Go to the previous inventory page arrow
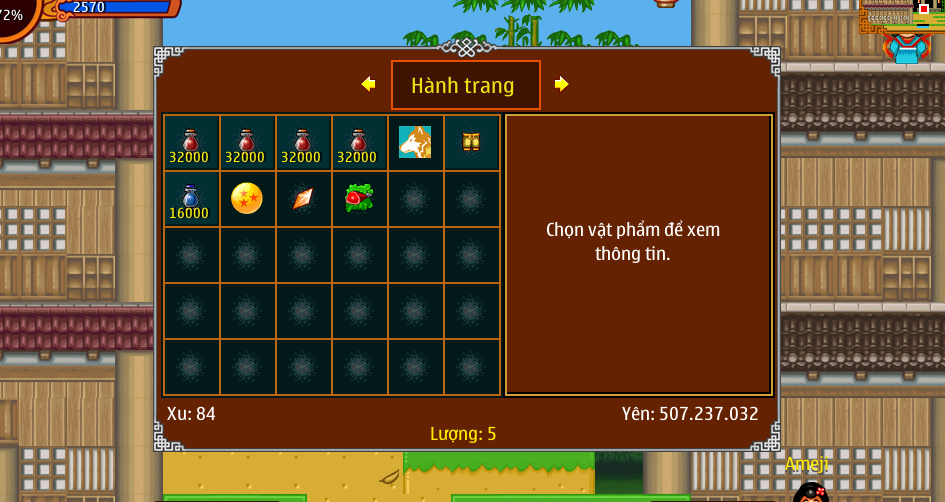 [x=368, y=84]
